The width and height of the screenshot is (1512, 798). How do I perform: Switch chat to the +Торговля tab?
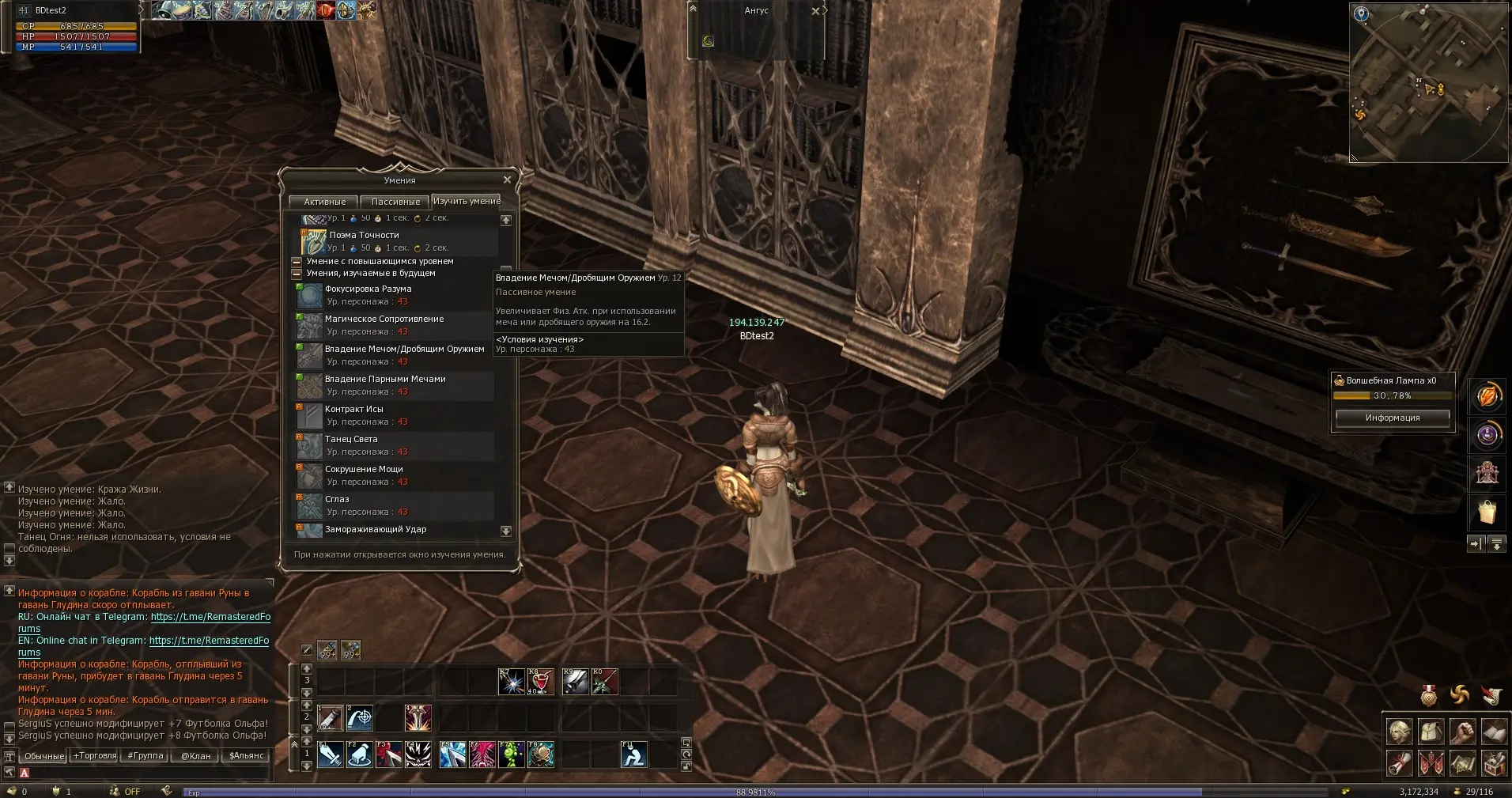pyautogui.click(x=95, y=756)
